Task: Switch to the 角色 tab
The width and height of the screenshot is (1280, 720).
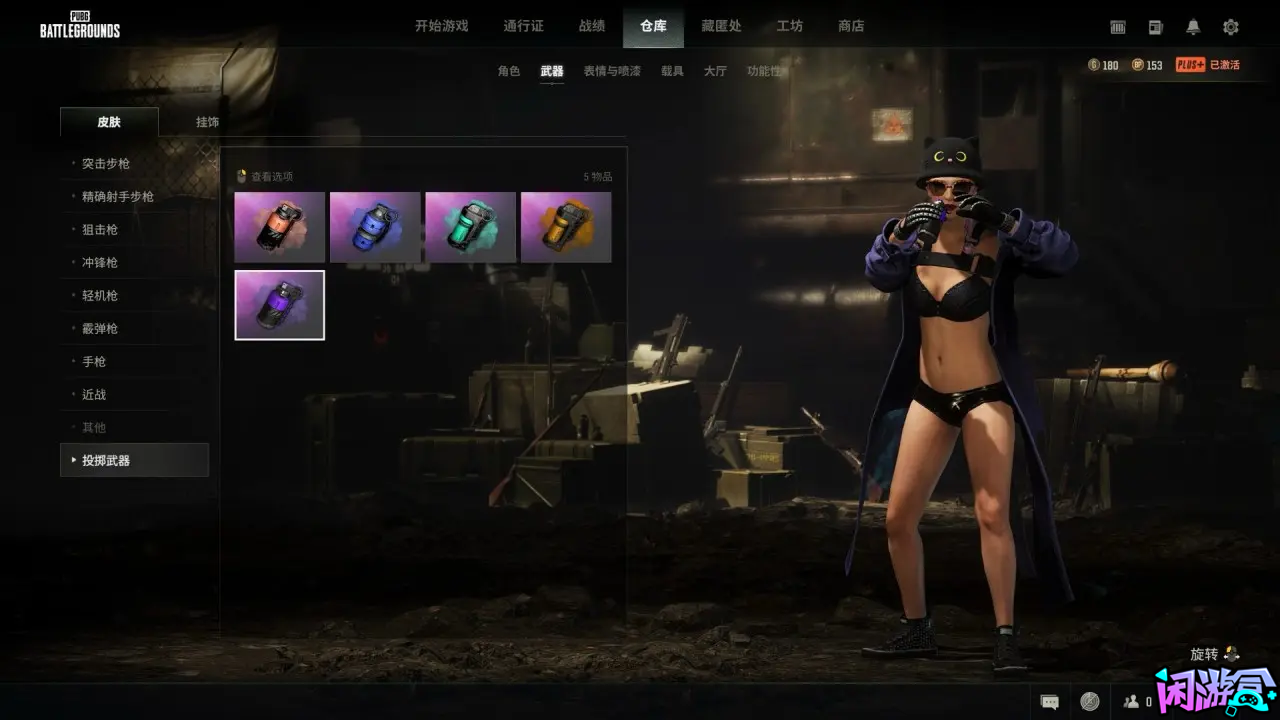Action: click(x=511, y=71)
